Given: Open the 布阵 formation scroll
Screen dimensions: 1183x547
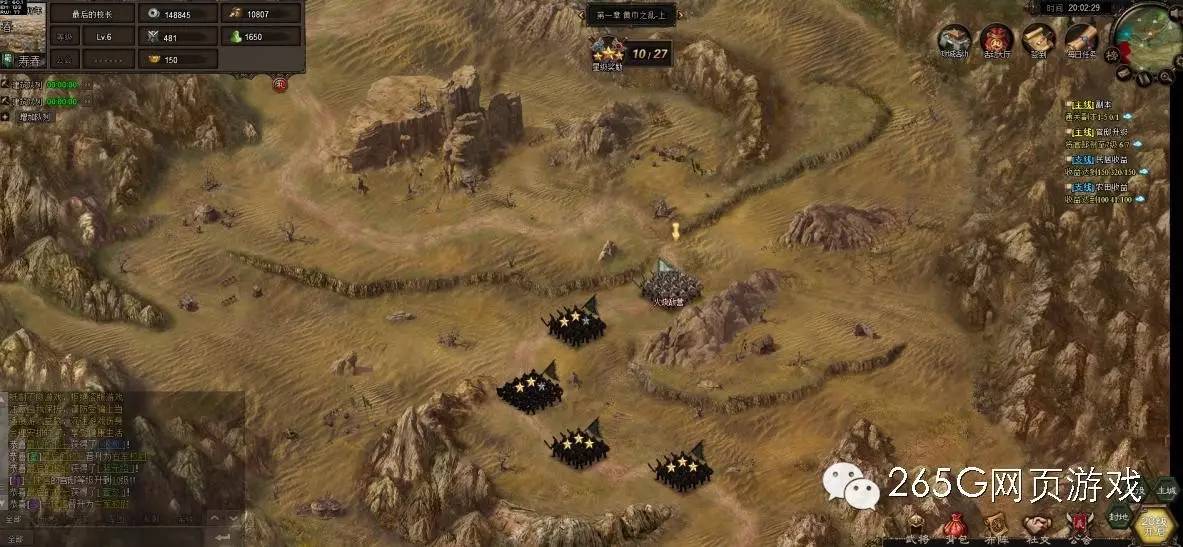Looking at the screenshot, I should tap(996, 526).
